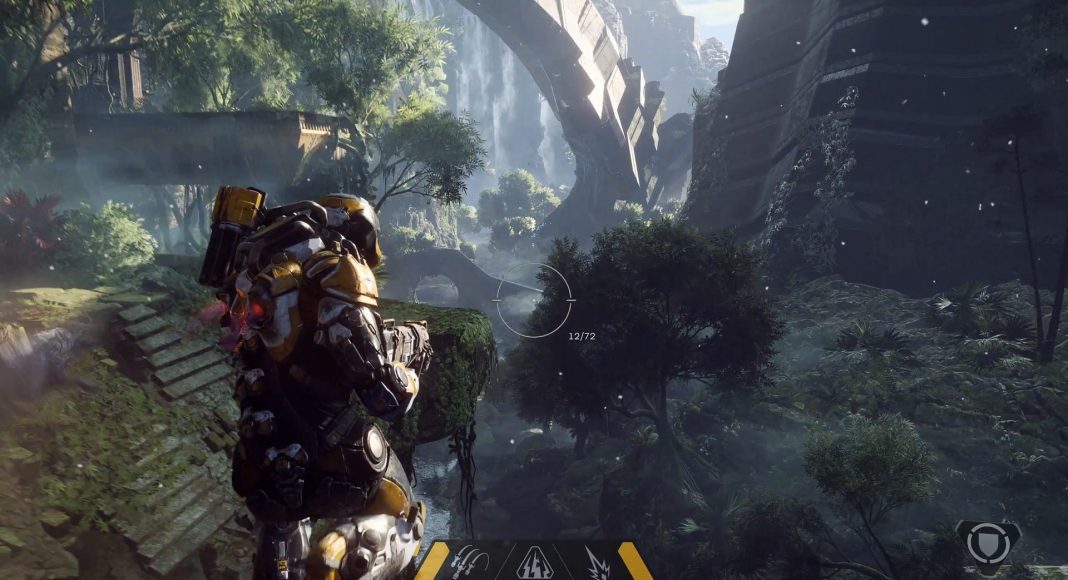Trigger the lightning bolt triangle ability
The height and width of the screenshot is (580, 1068).
point(535,564)
